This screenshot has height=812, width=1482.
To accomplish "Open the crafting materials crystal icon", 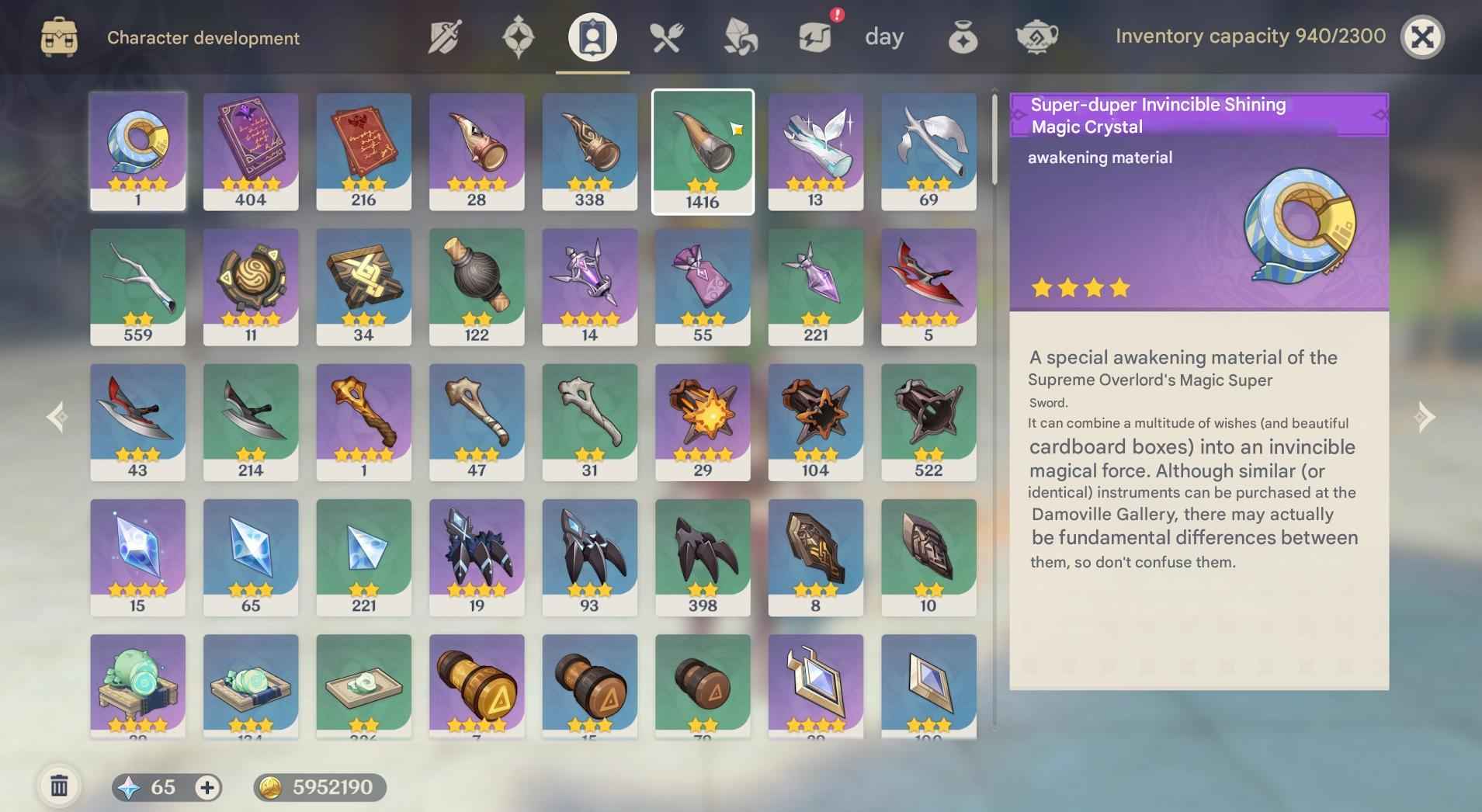I will (740, 36).
